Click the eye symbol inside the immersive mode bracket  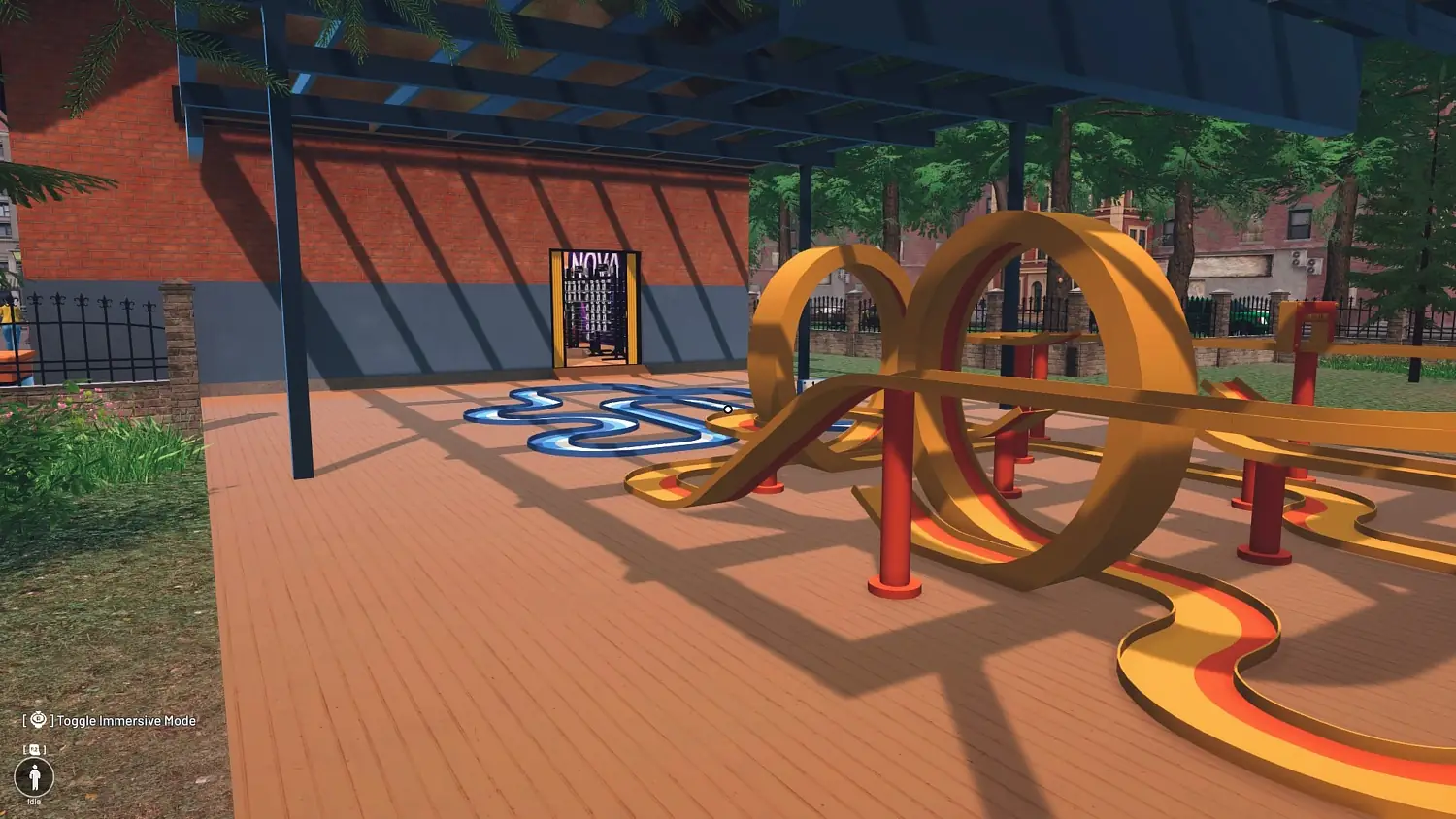pyautogui.click(x=38, y=720)
